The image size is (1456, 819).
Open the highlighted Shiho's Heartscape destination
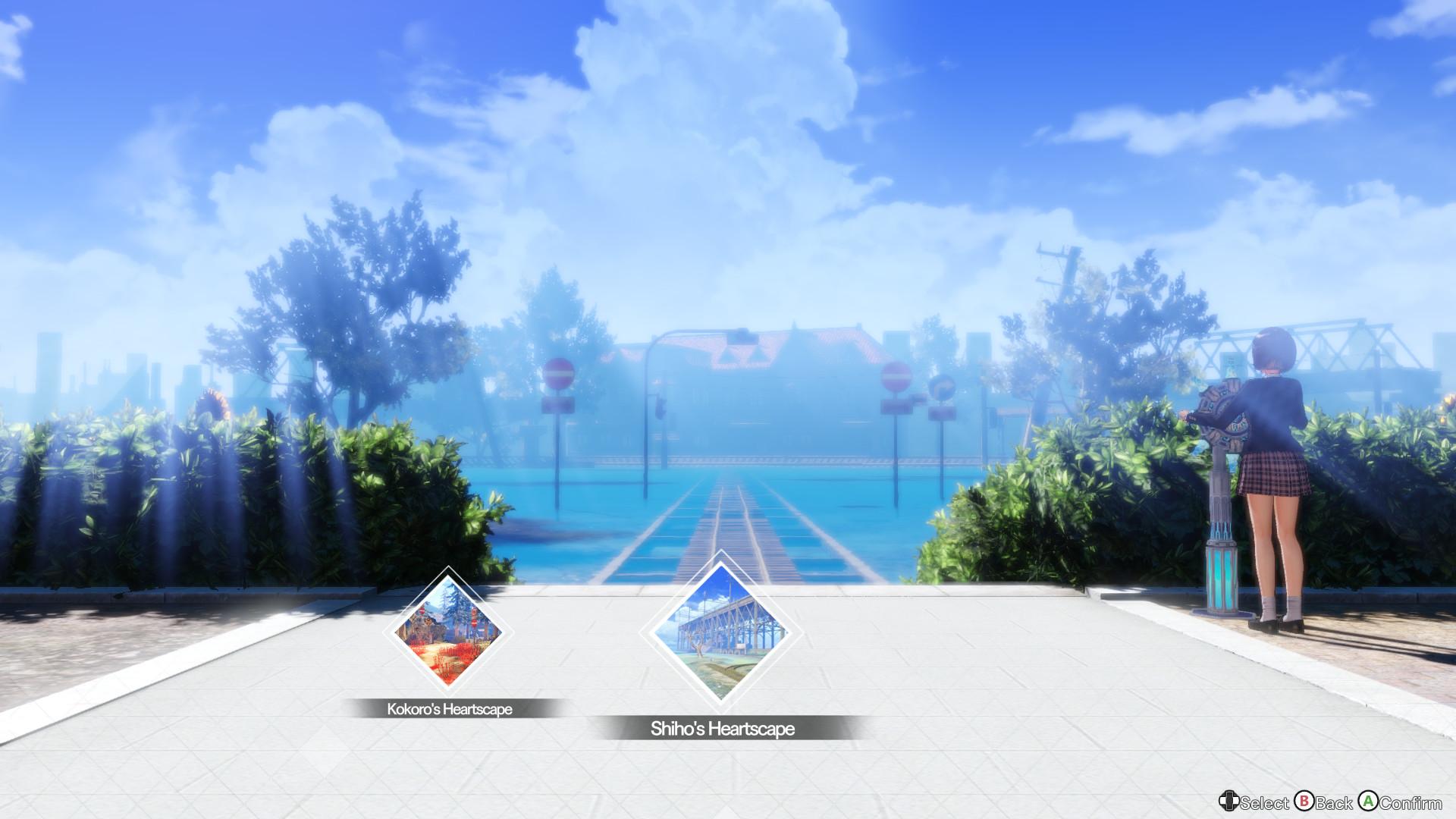(x=720, y=633)
